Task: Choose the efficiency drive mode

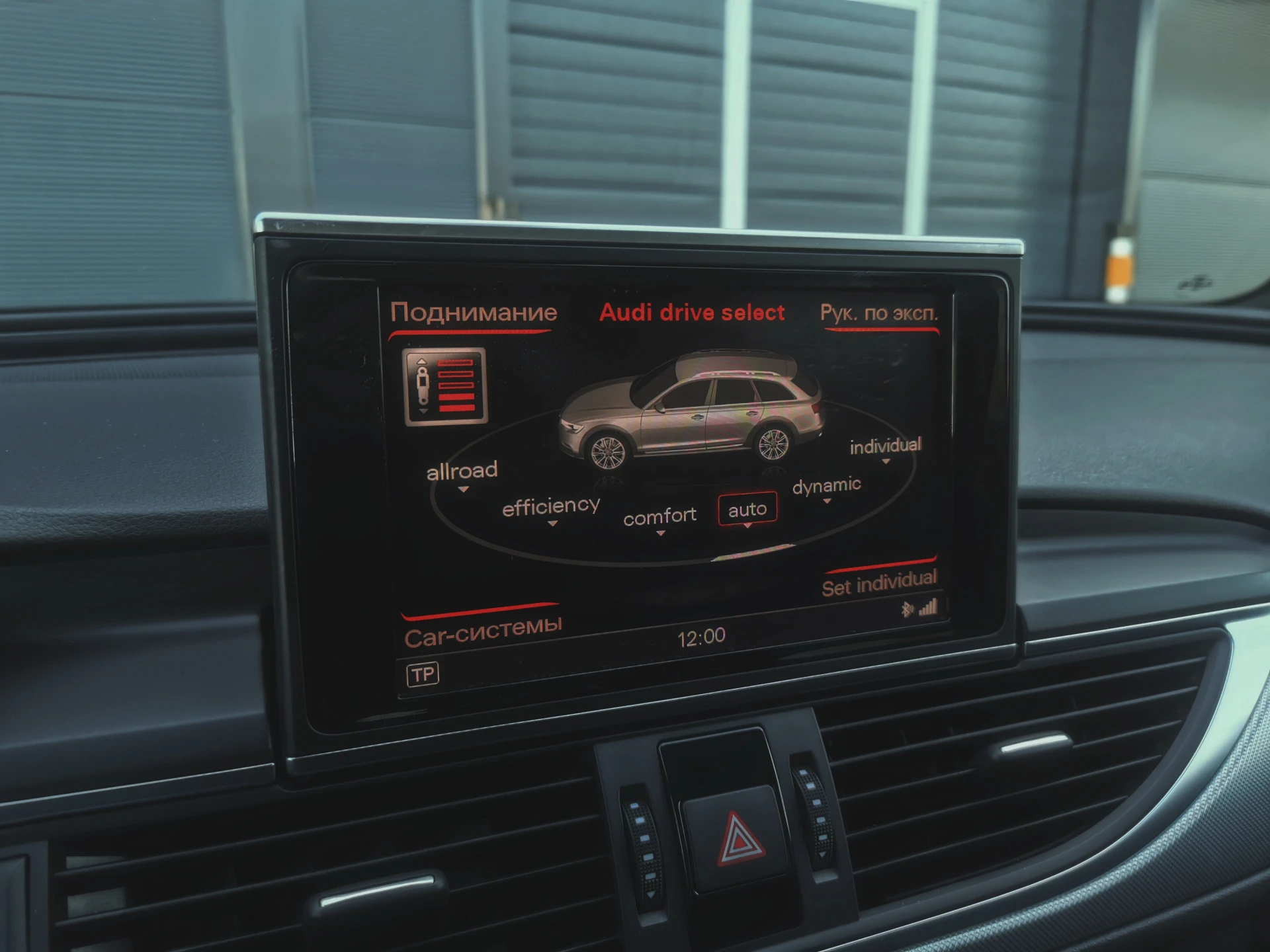Action: coord(551,507)
